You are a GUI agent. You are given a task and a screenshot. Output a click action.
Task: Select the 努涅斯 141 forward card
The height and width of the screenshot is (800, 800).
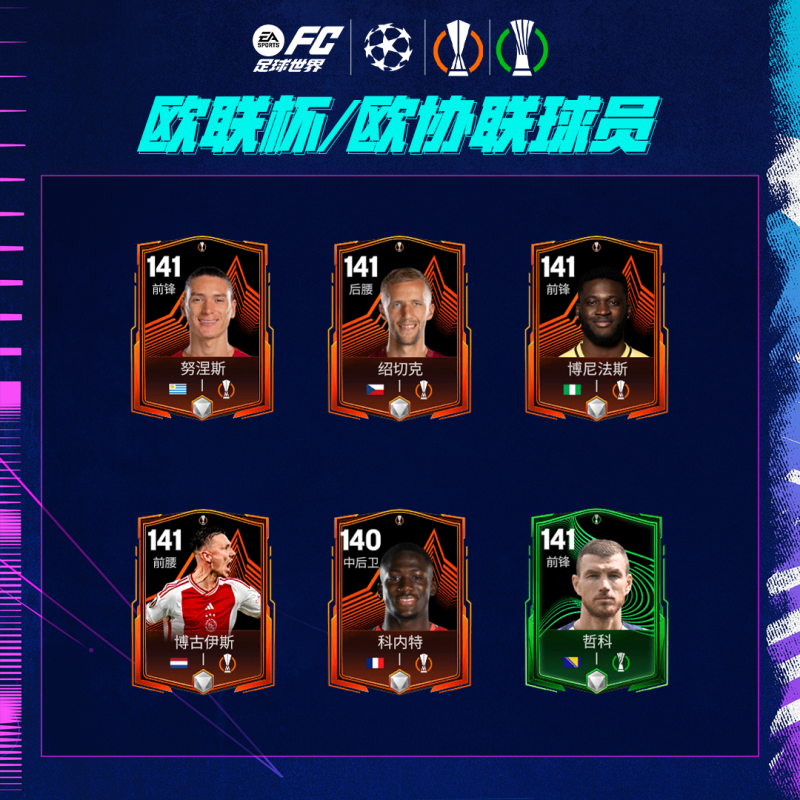(x=202, y=328)
